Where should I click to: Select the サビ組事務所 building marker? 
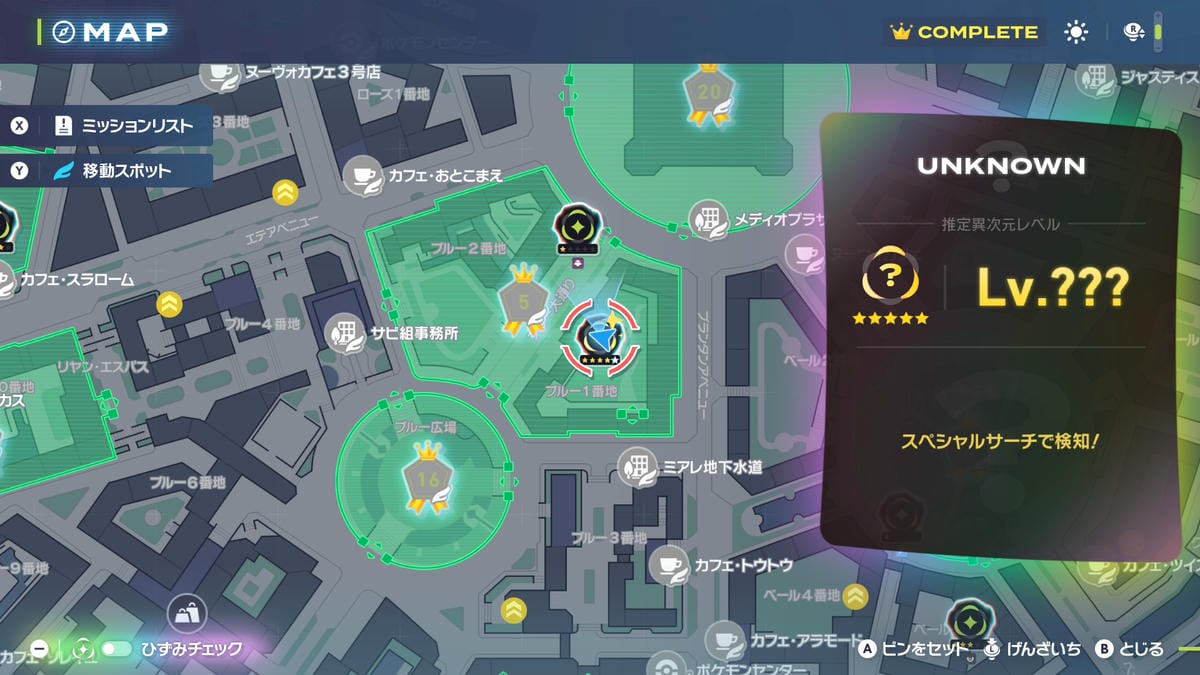(x=345, y=333)
